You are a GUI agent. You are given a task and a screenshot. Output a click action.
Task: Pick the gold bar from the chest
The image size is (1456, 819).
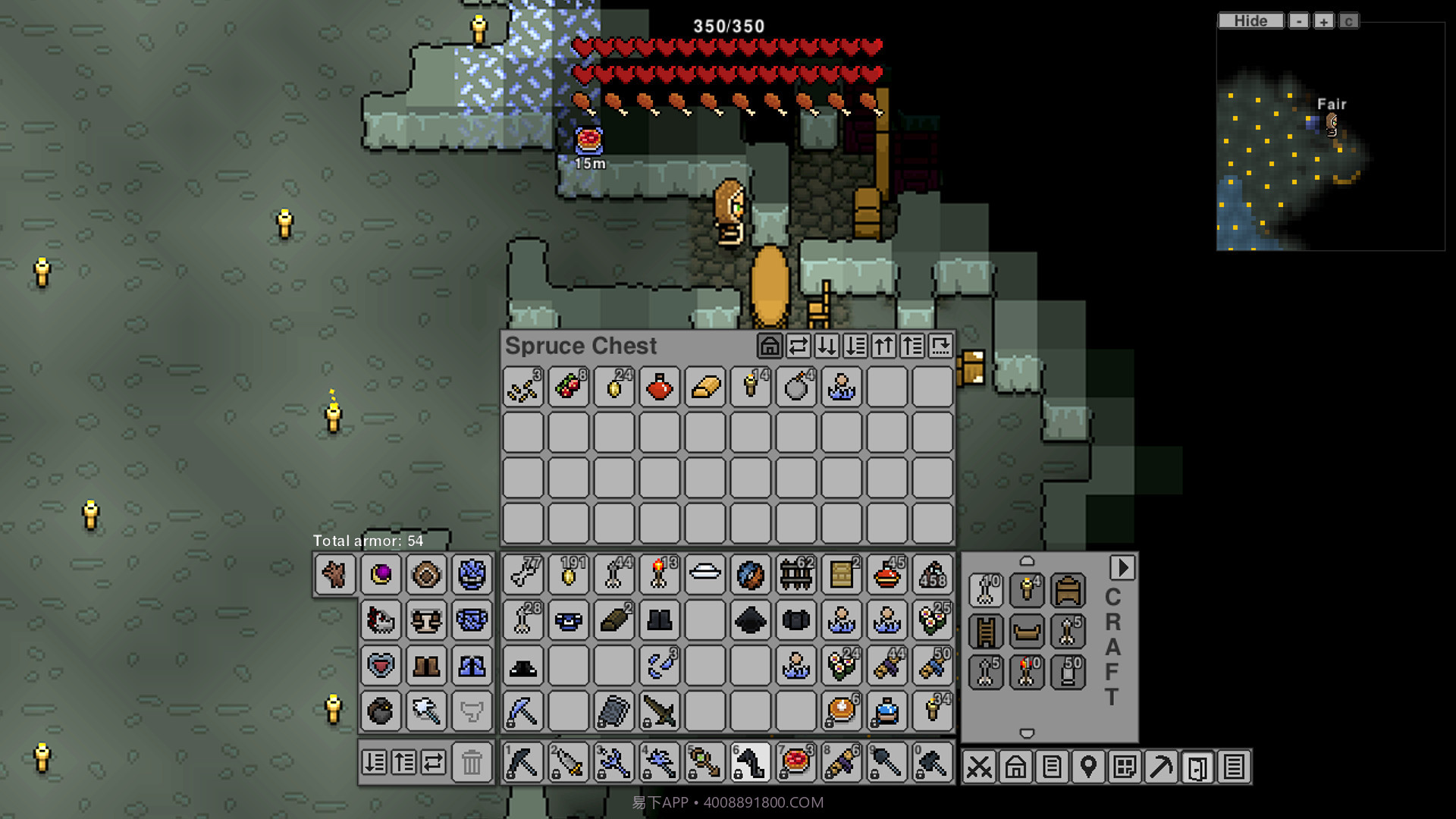tap(705, 388)
